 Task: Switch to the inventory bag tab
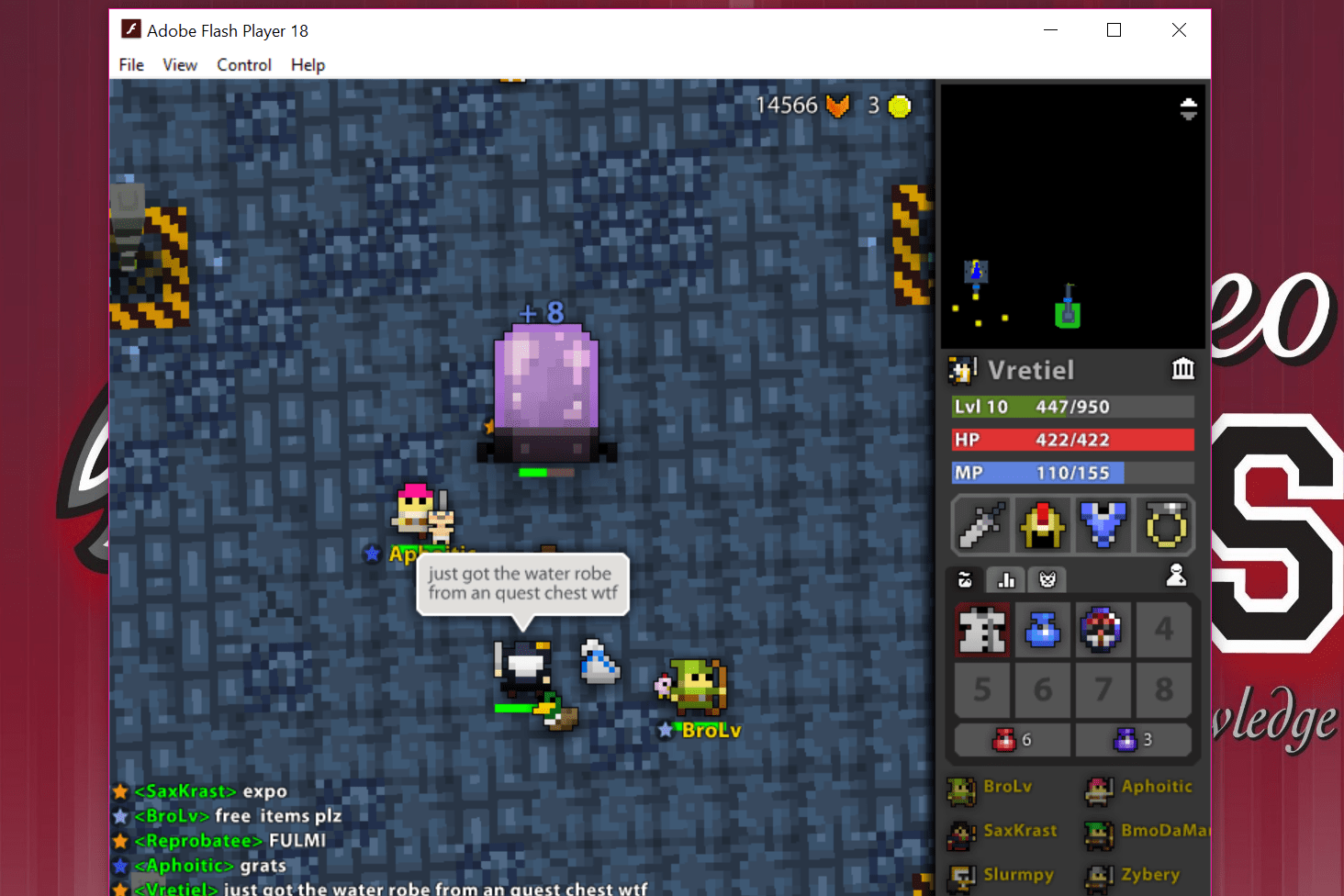tap(965, 579)
